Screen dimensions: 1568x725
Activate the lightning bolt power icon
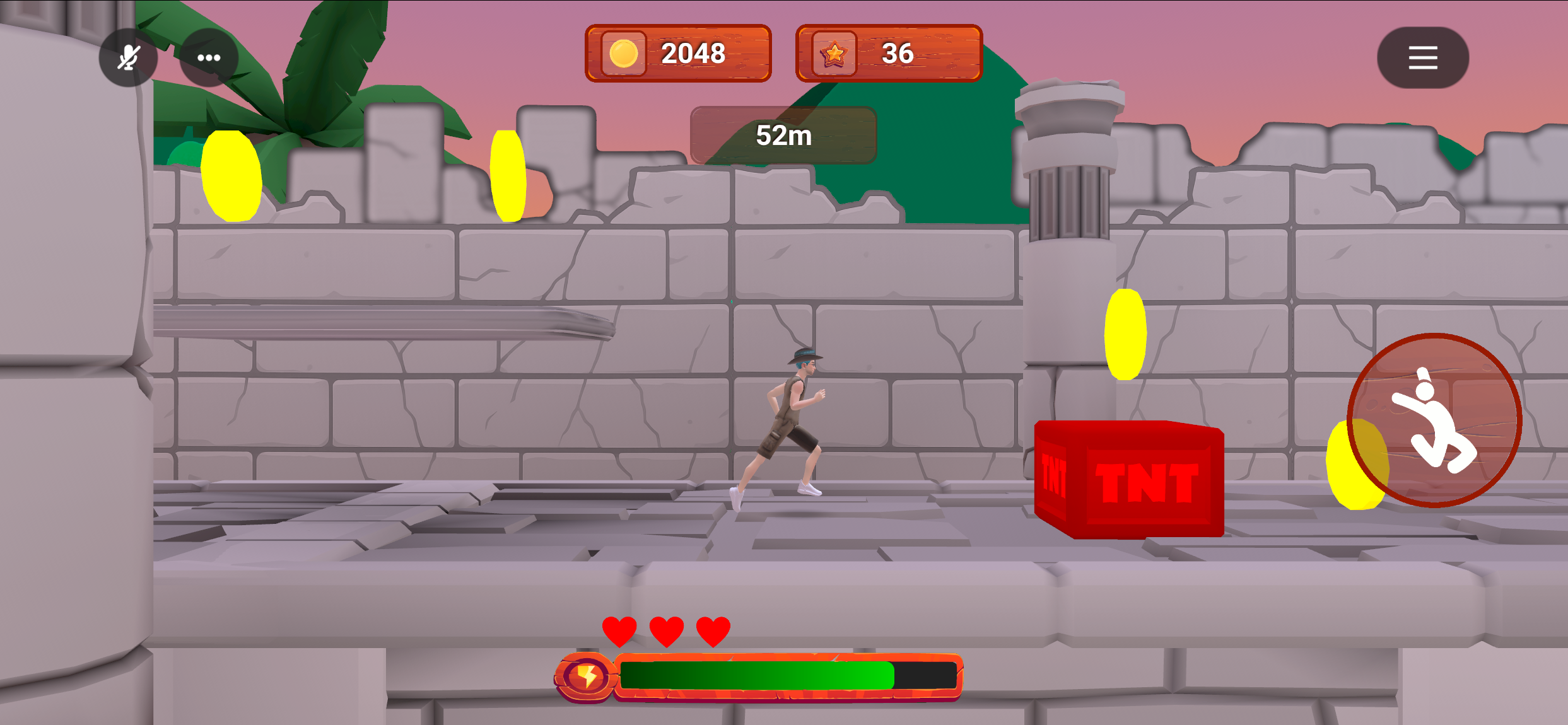click(586, 676)
